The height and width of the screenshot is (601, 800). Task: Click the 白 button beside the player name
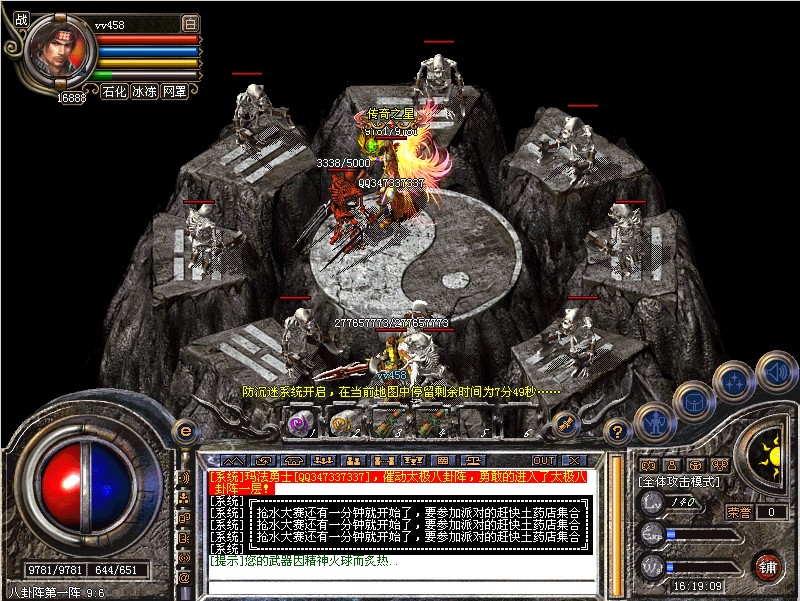coord(190,23)
